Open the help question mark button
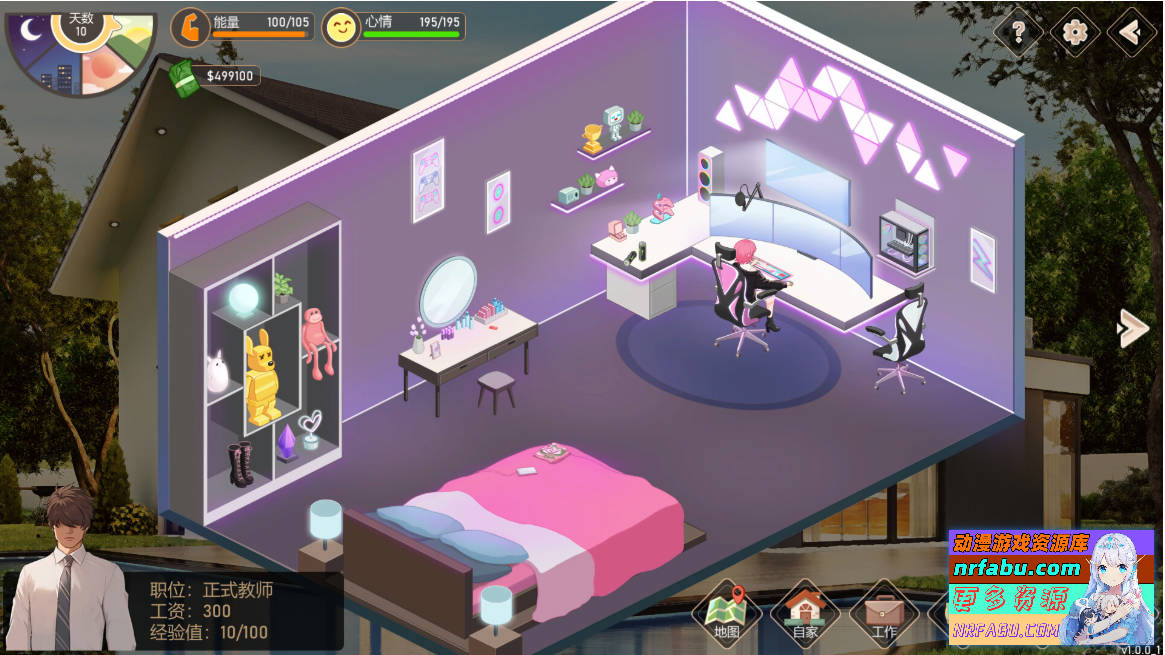1165x655 pixels. click(1018, 33)
